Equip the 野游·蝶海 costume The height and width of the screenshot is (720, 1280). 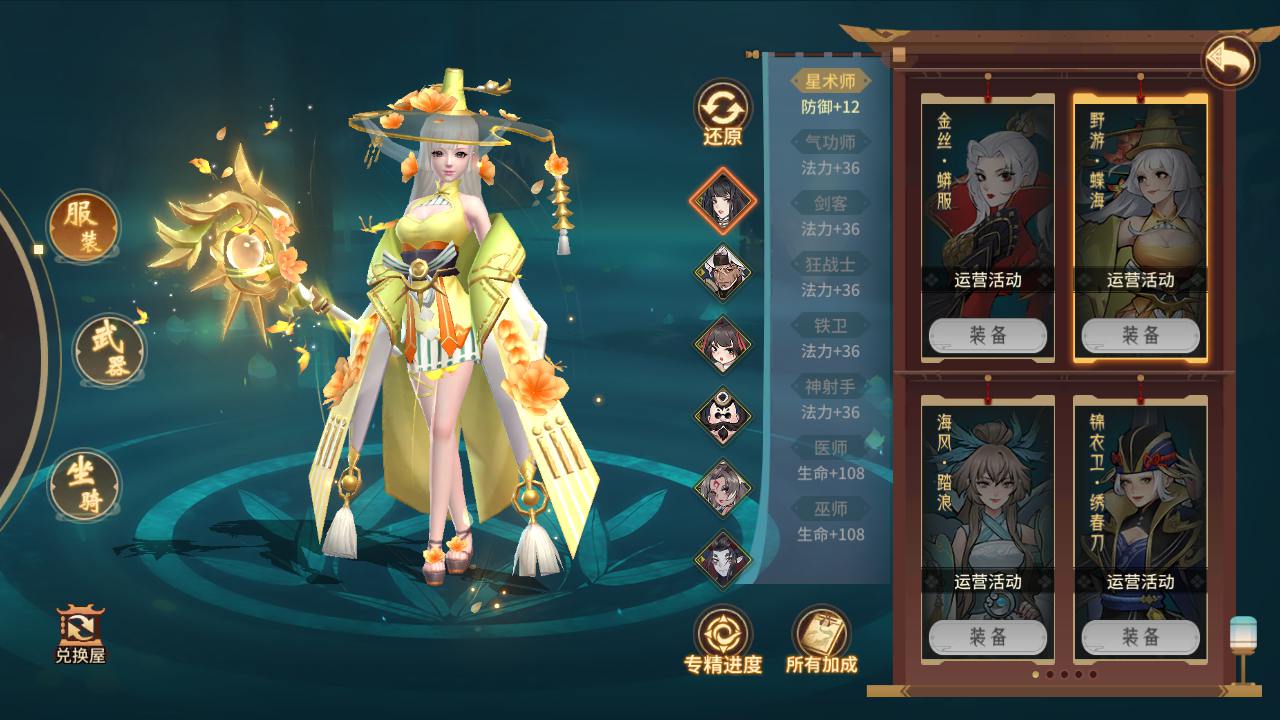tap(1140, 336)
